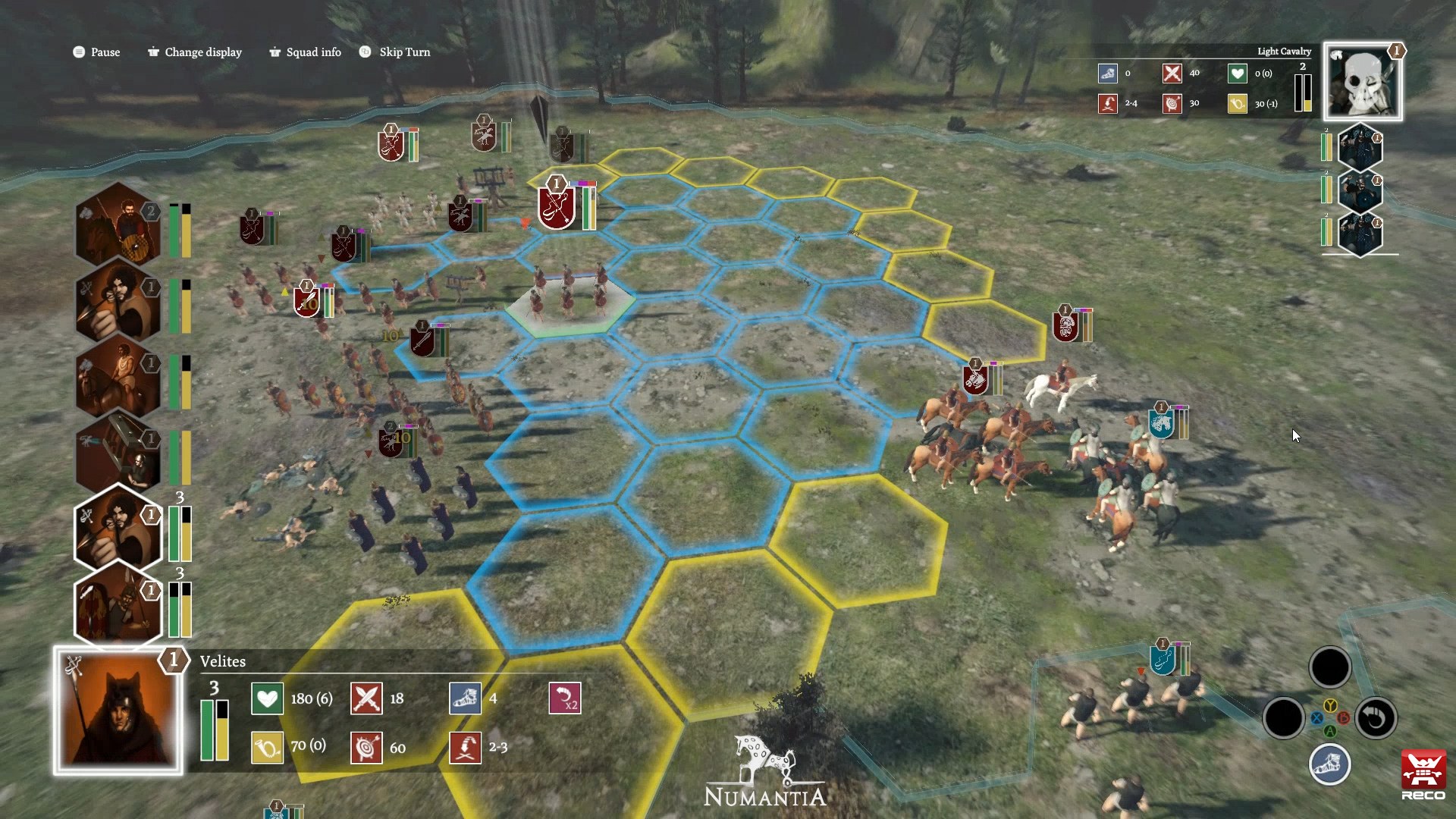Select the yellow horn morale icon showing 70

[267, 747]
